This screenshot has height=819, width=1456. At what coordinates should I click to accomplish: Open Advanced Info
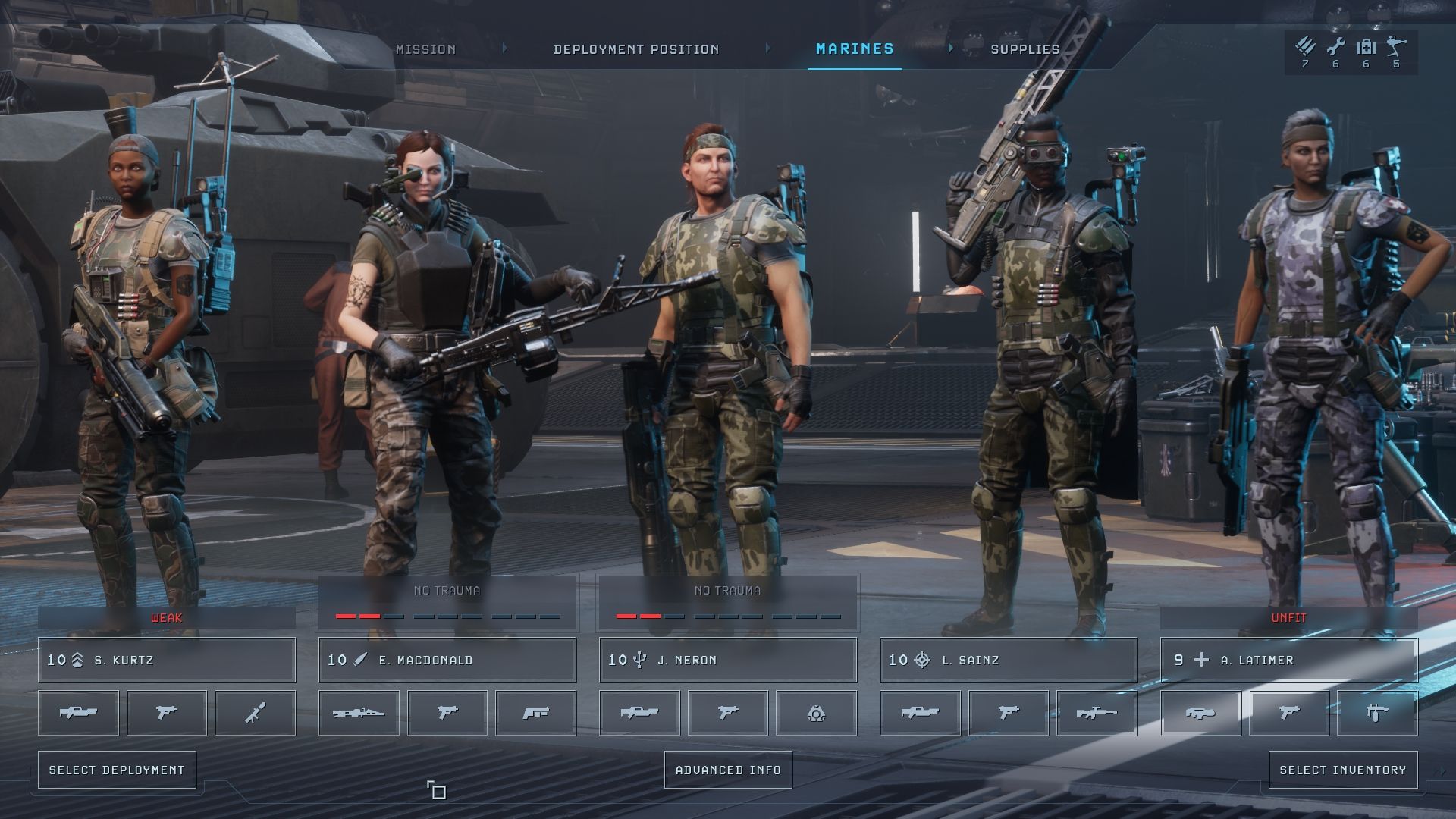(x=728, y=770)
